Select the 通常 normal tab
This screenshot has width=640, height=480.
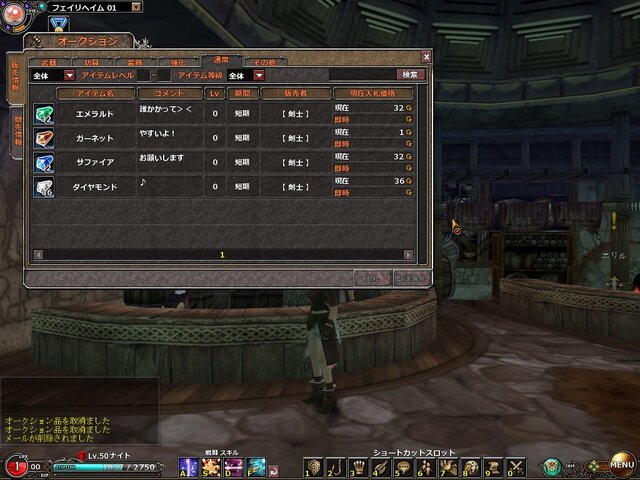pyautogui.click(x=220, y=61)
